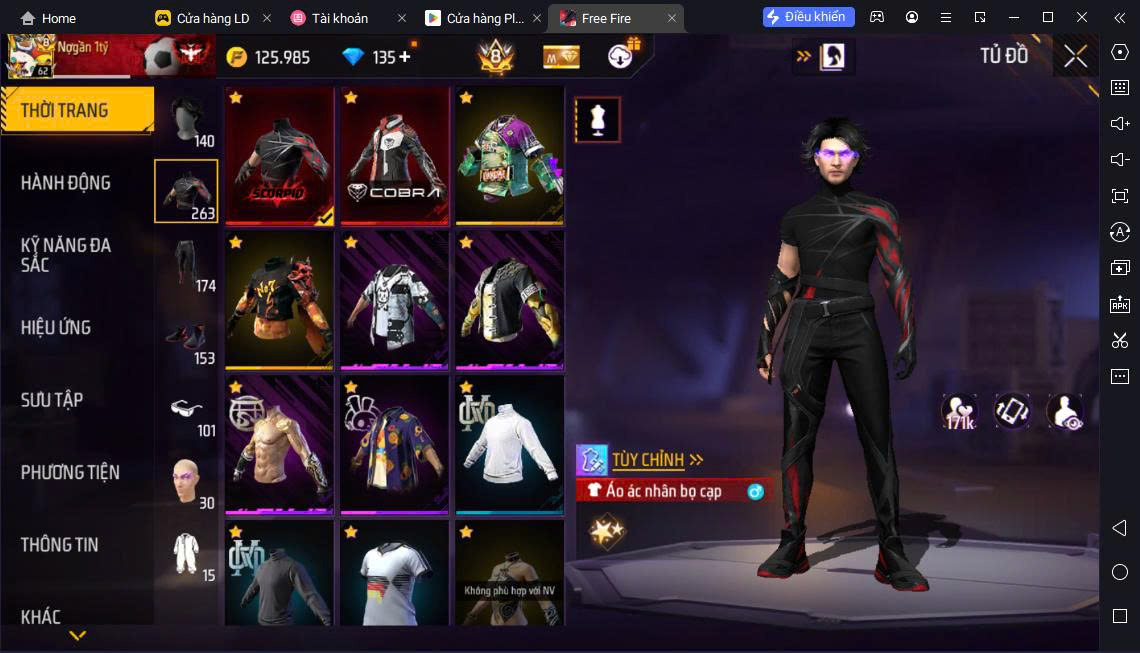Close the wardrobe with the X button
1140x653 pixels.
tap(1075, 56)
